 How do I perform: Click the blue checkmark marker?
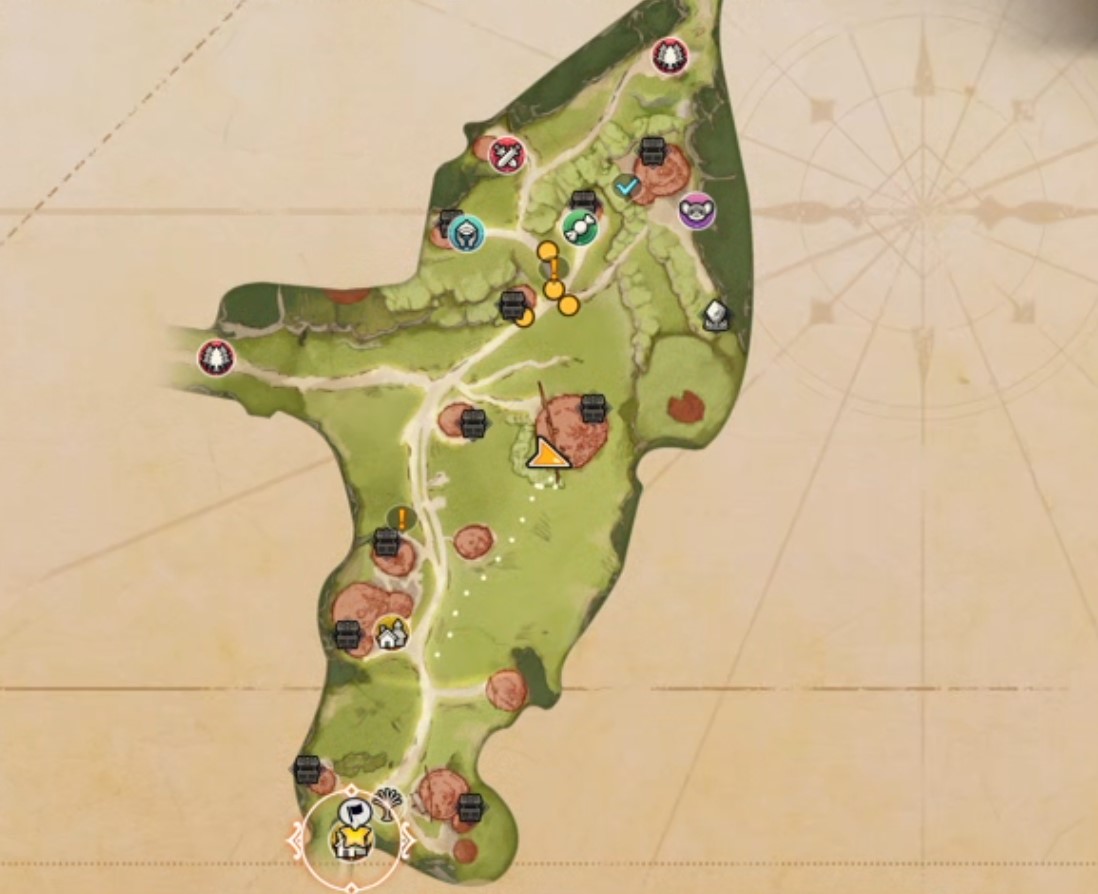pyautogui.click(x=627, y=186)
